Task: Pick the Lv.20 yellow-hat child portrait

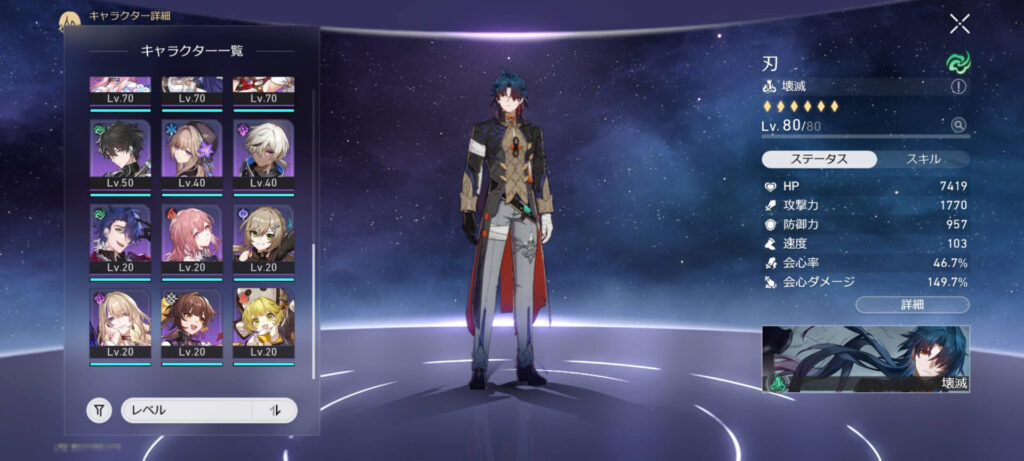Action: (x=264, y=320)
